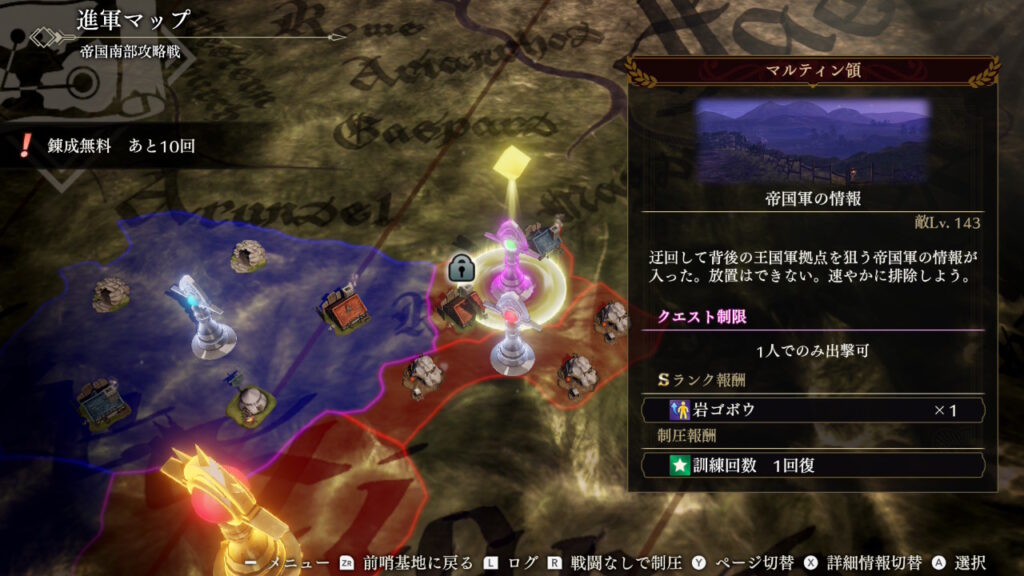Select the highlighted pink battle marker
This screenshot has height=576, width=1024.
click(510, 262)
